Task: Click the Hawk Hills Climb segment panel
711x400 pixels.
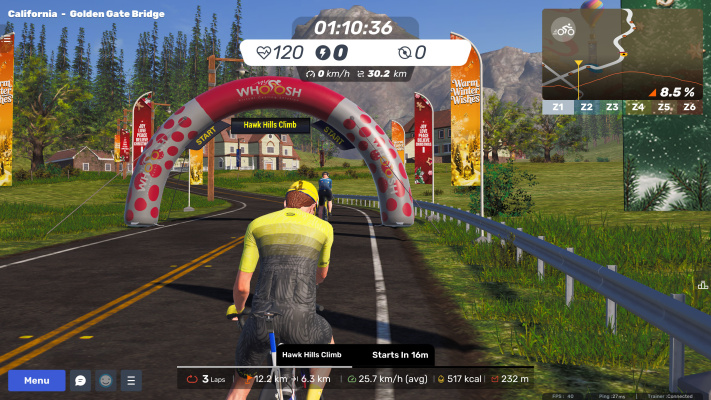Action: [x=355, y=355]
